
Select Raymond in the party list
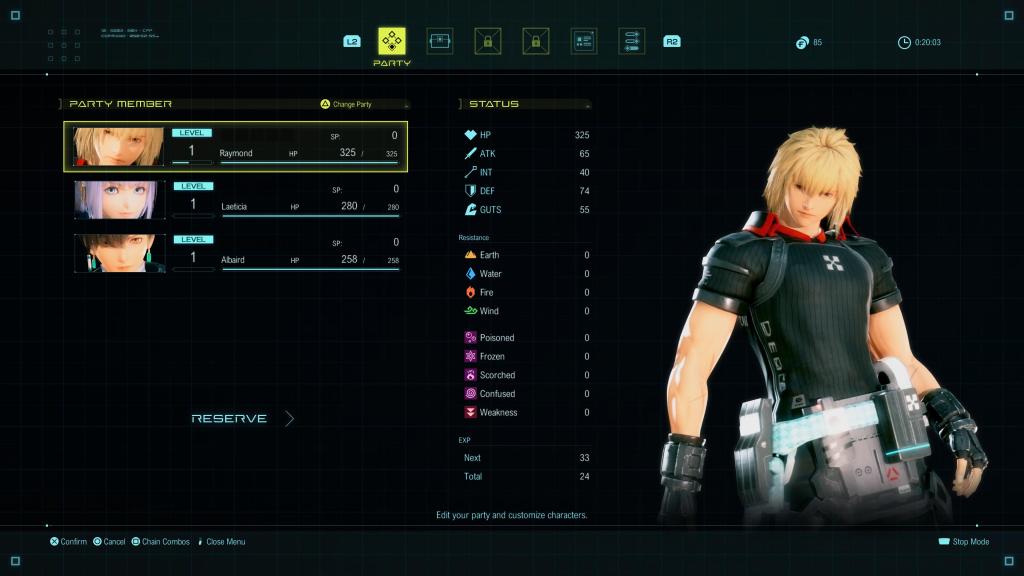[236, 147]
